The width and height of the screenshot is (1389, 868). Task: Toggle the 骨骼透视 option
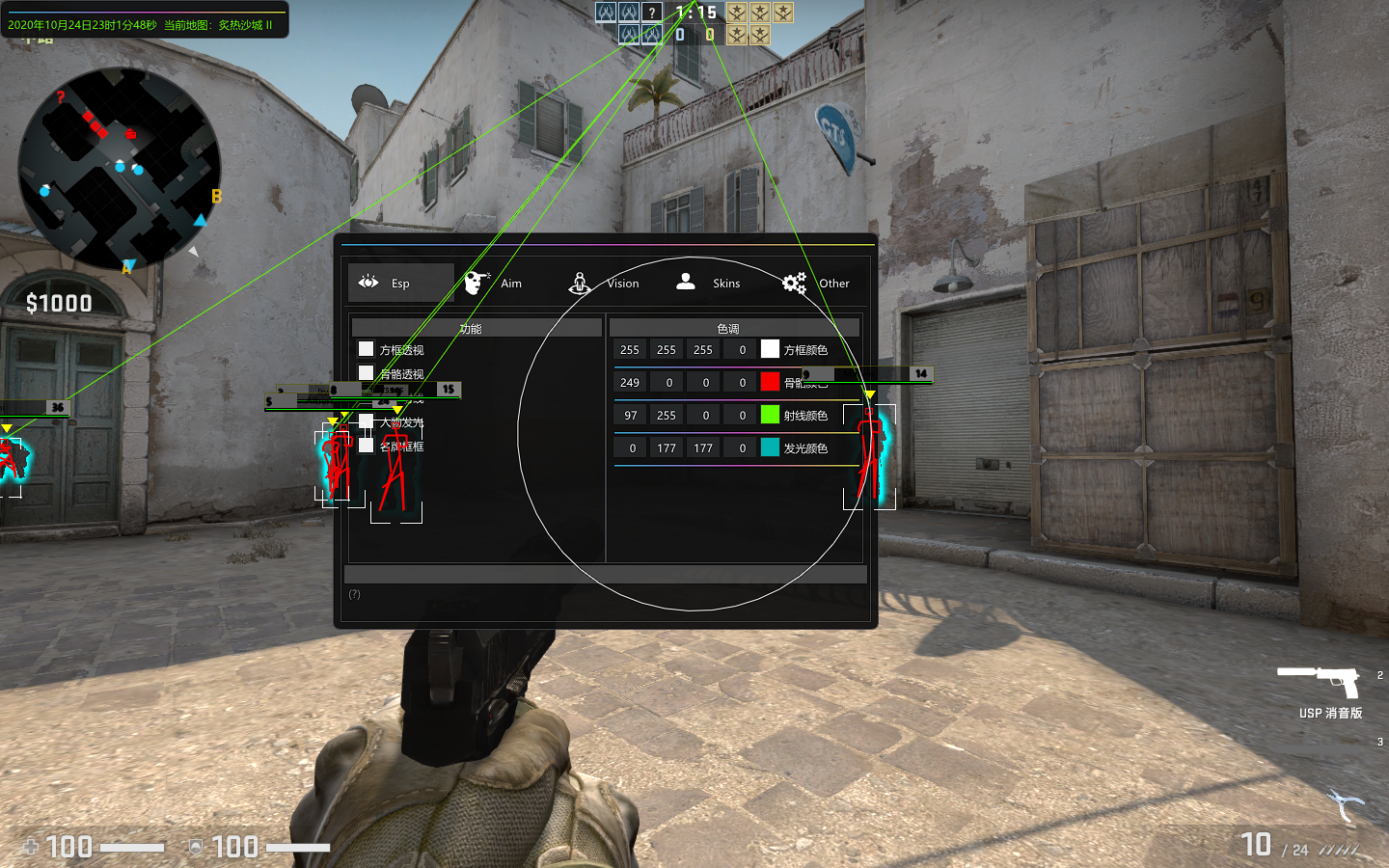point(366,373)
